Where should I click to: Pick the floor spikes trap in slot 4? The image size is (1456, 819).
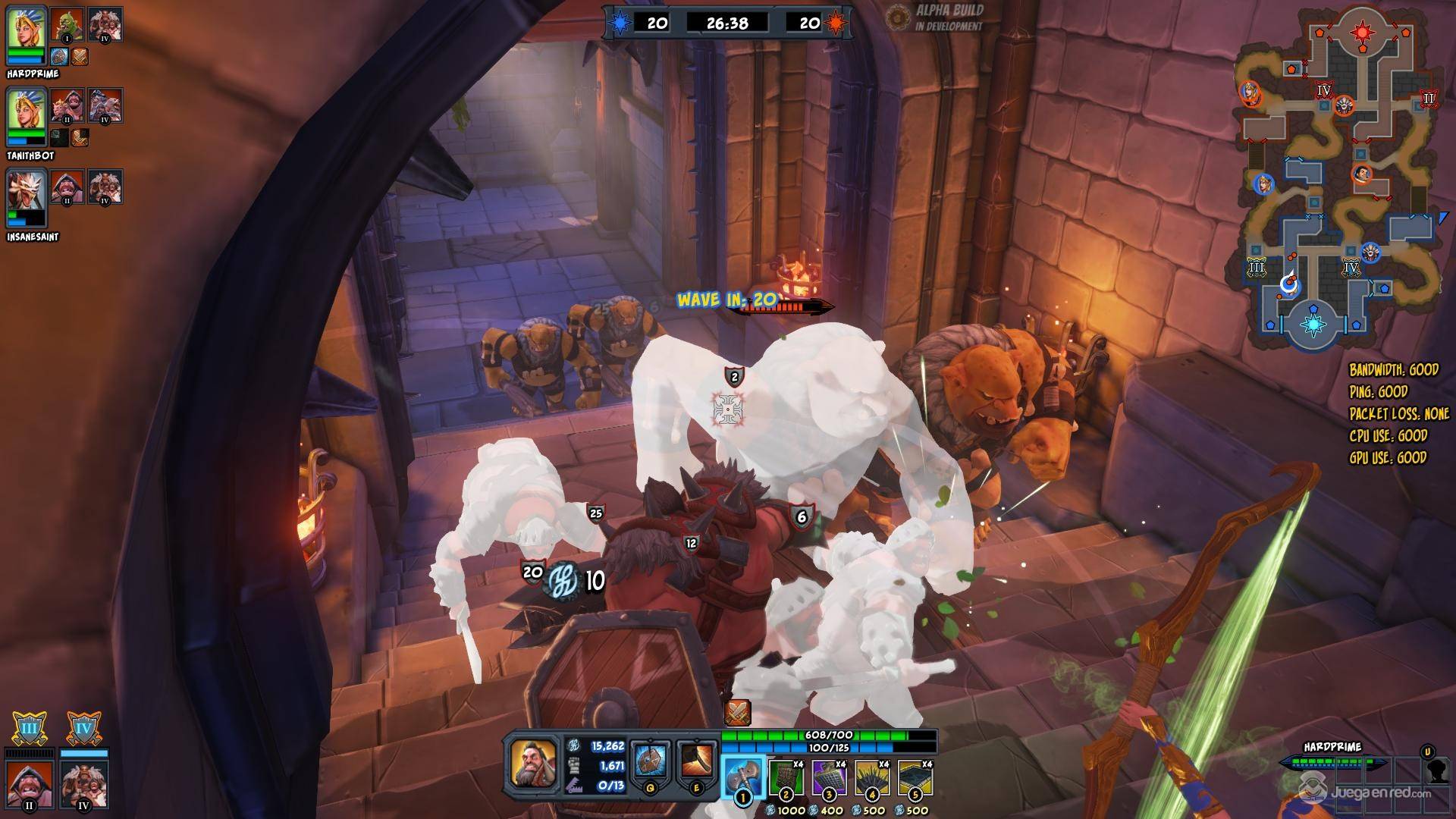872,777
